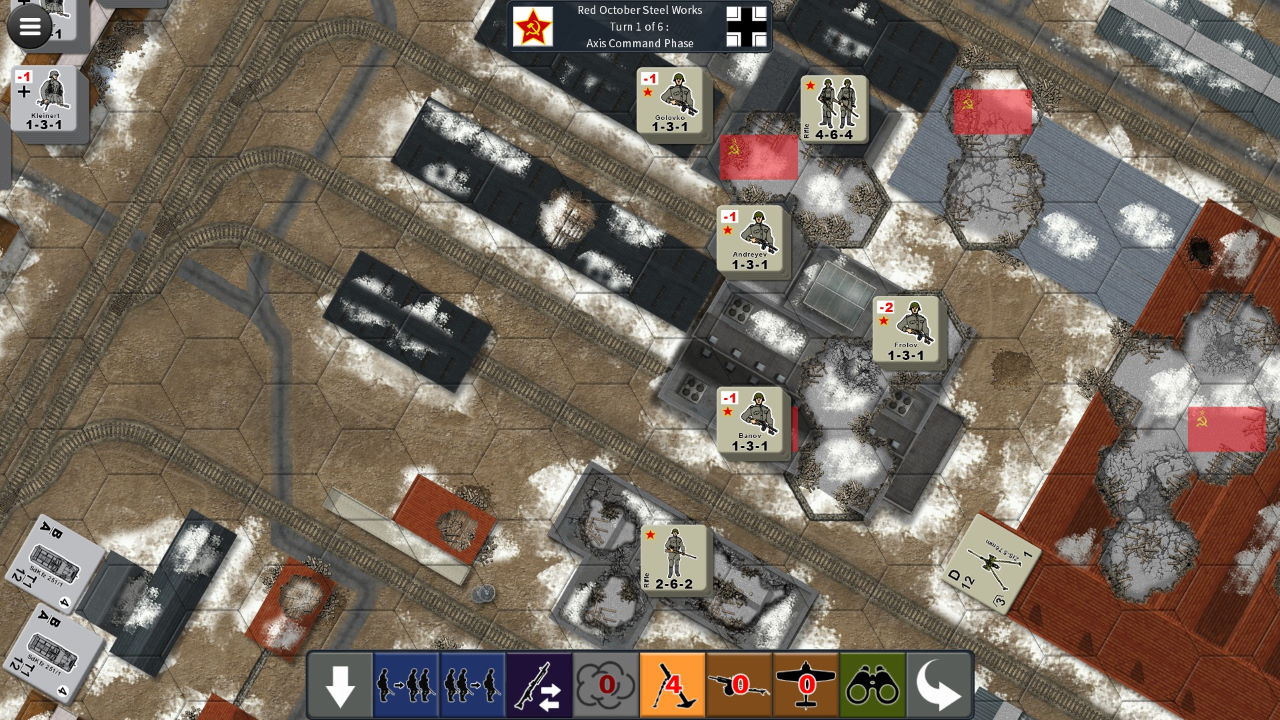This screenshot has height=720, width=1280.
Task: Click the Soviet flag in the turn banner
Action: 533,27
